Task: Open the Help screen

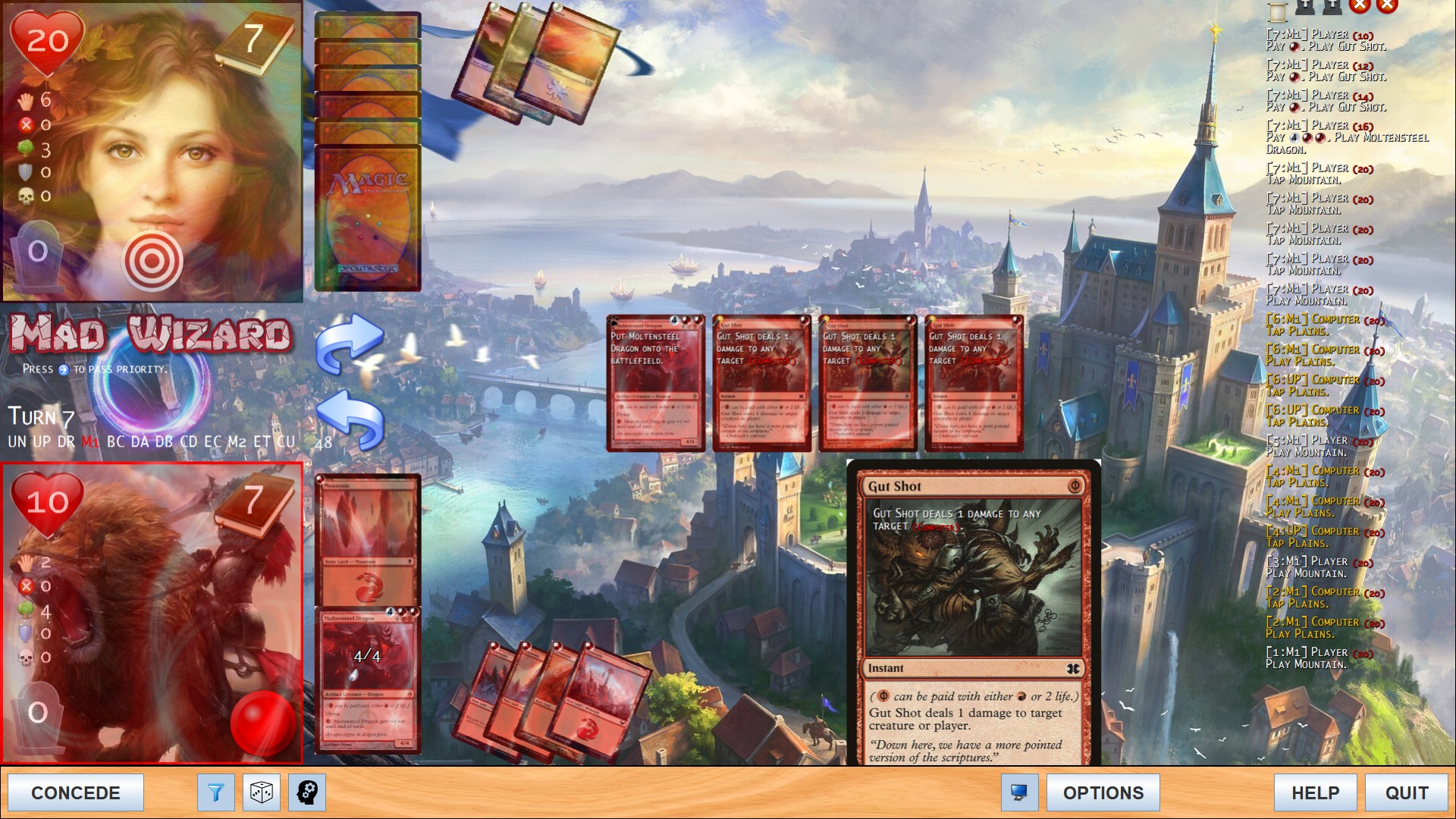Action: (x=1315, y=792)
